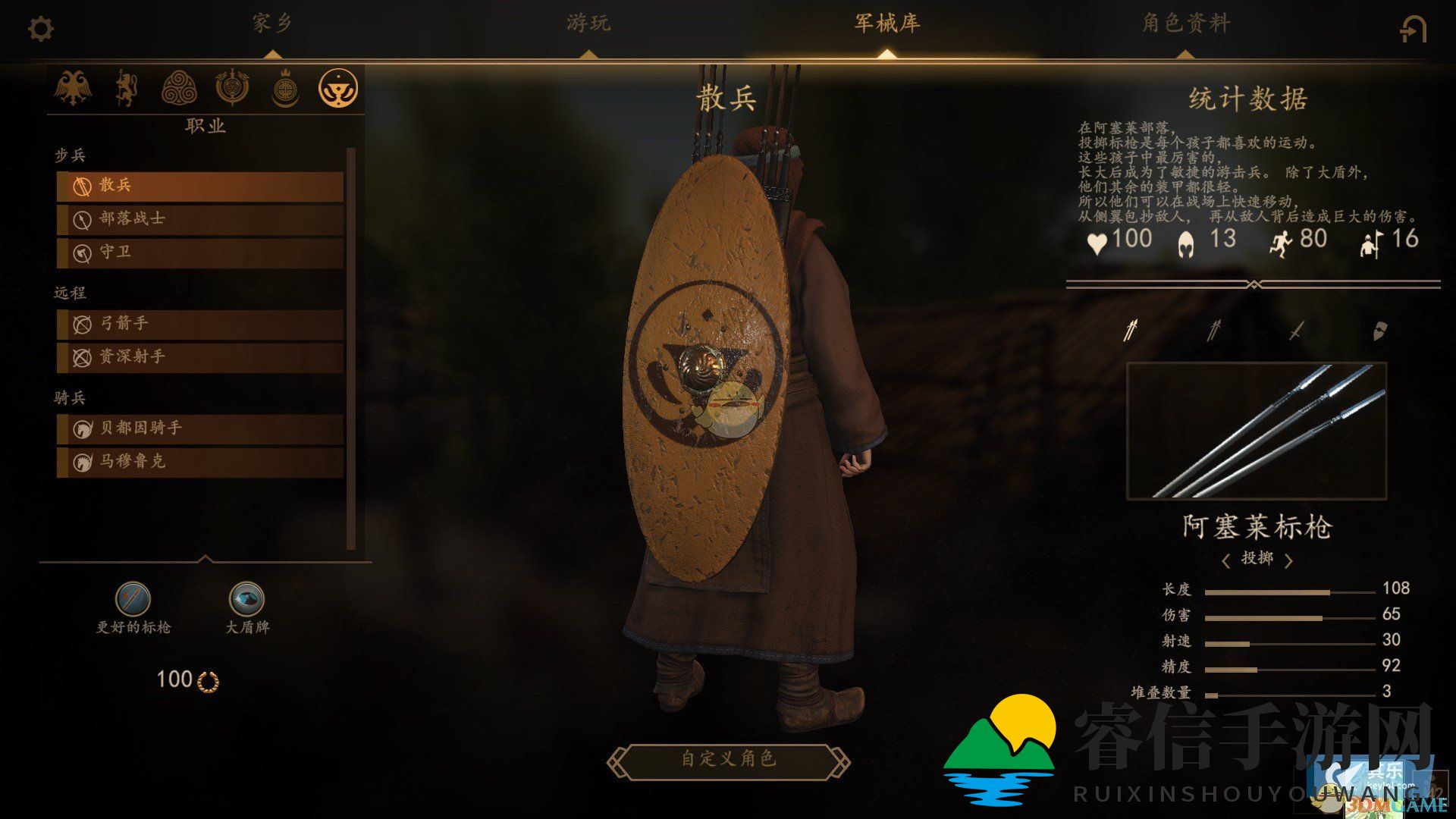Choose the rampant lion faction emblem

126,88
